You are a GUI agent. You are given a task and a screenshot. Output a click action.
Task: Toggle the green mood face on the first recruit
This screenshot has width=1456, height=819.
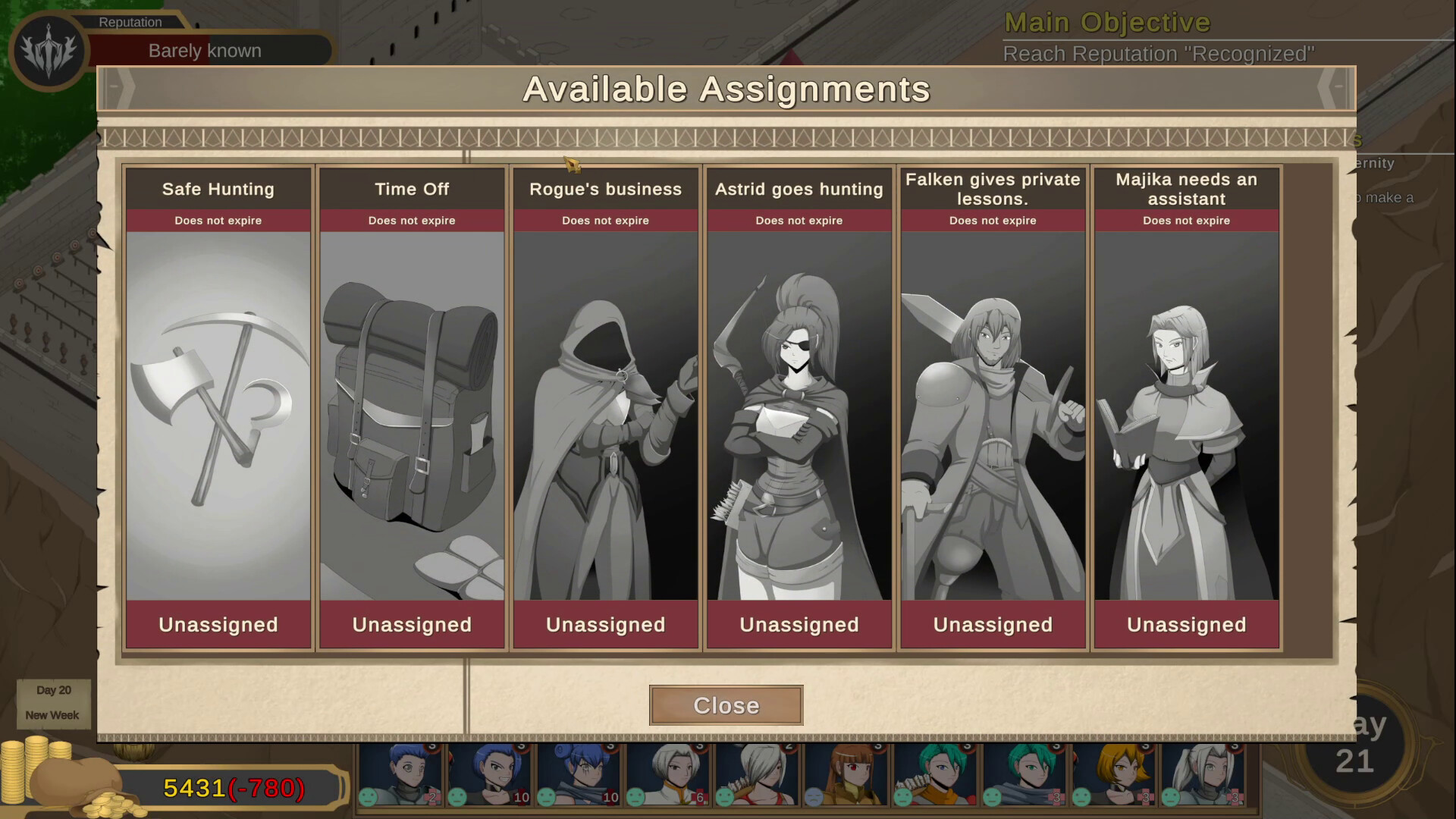(x=369, y=798)
